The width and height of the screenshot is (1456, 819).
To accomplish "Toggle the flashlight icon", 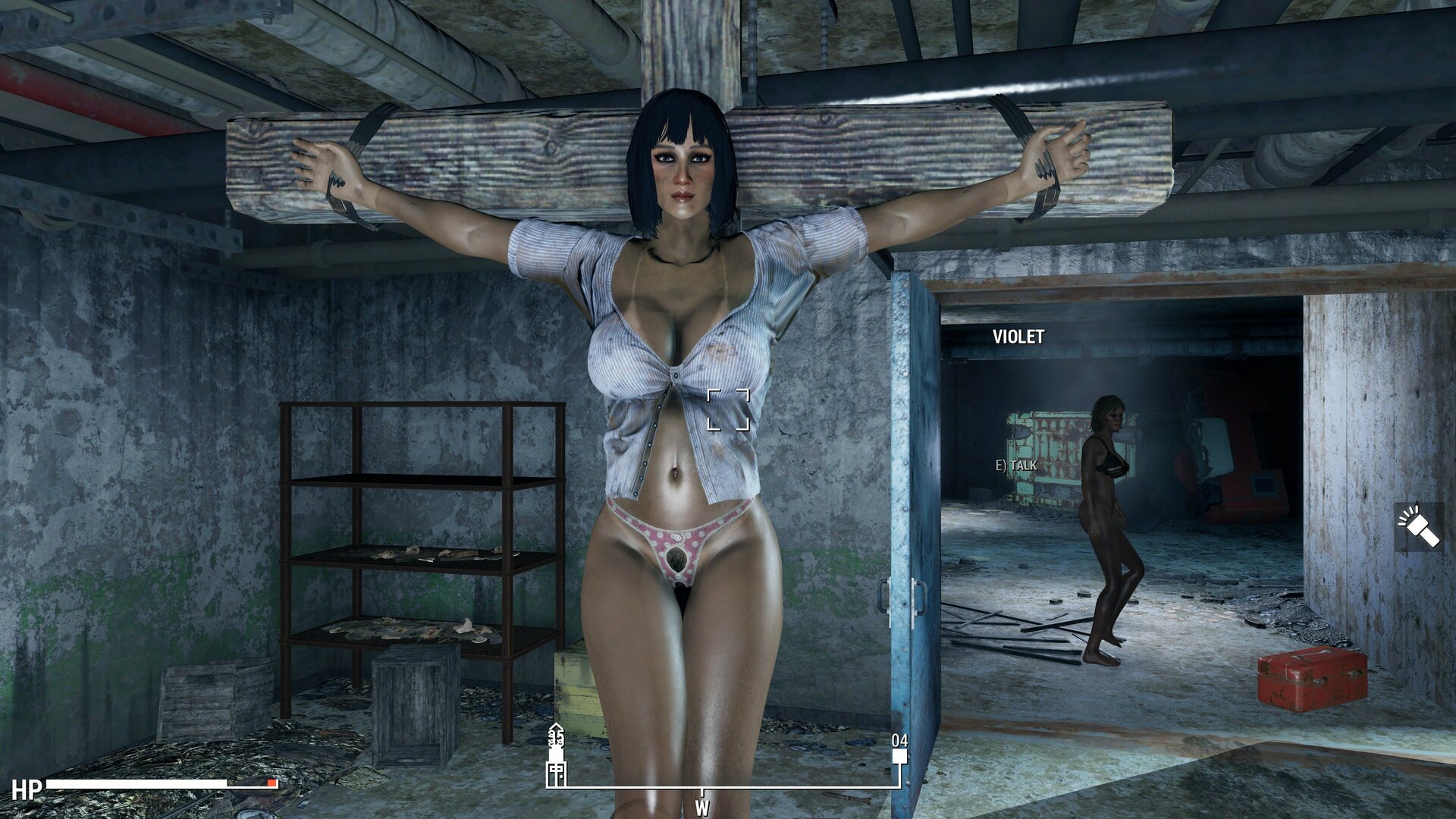I will 1419,528.
